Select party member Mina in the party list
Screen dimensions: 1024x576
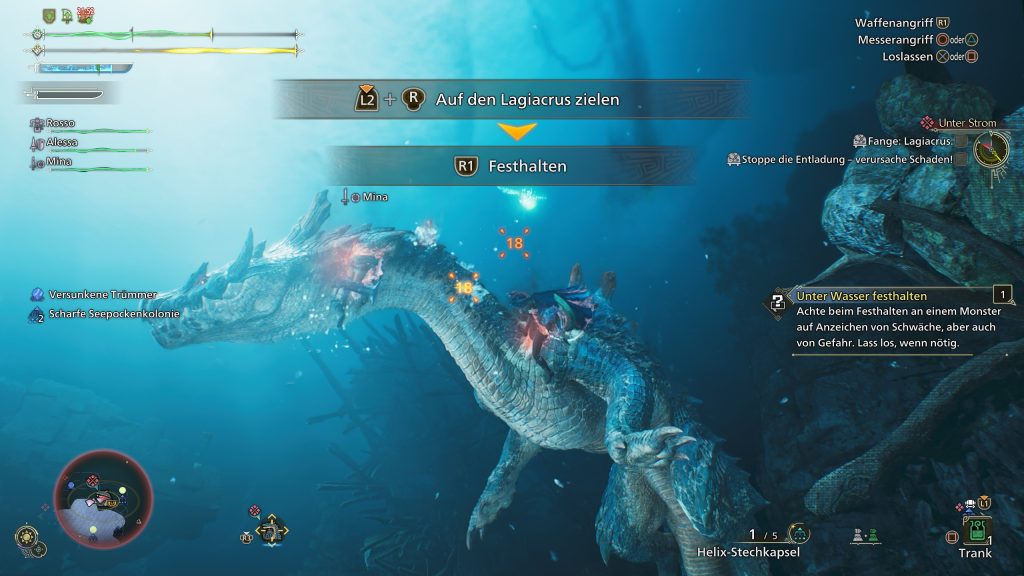[x=59, y=162]
